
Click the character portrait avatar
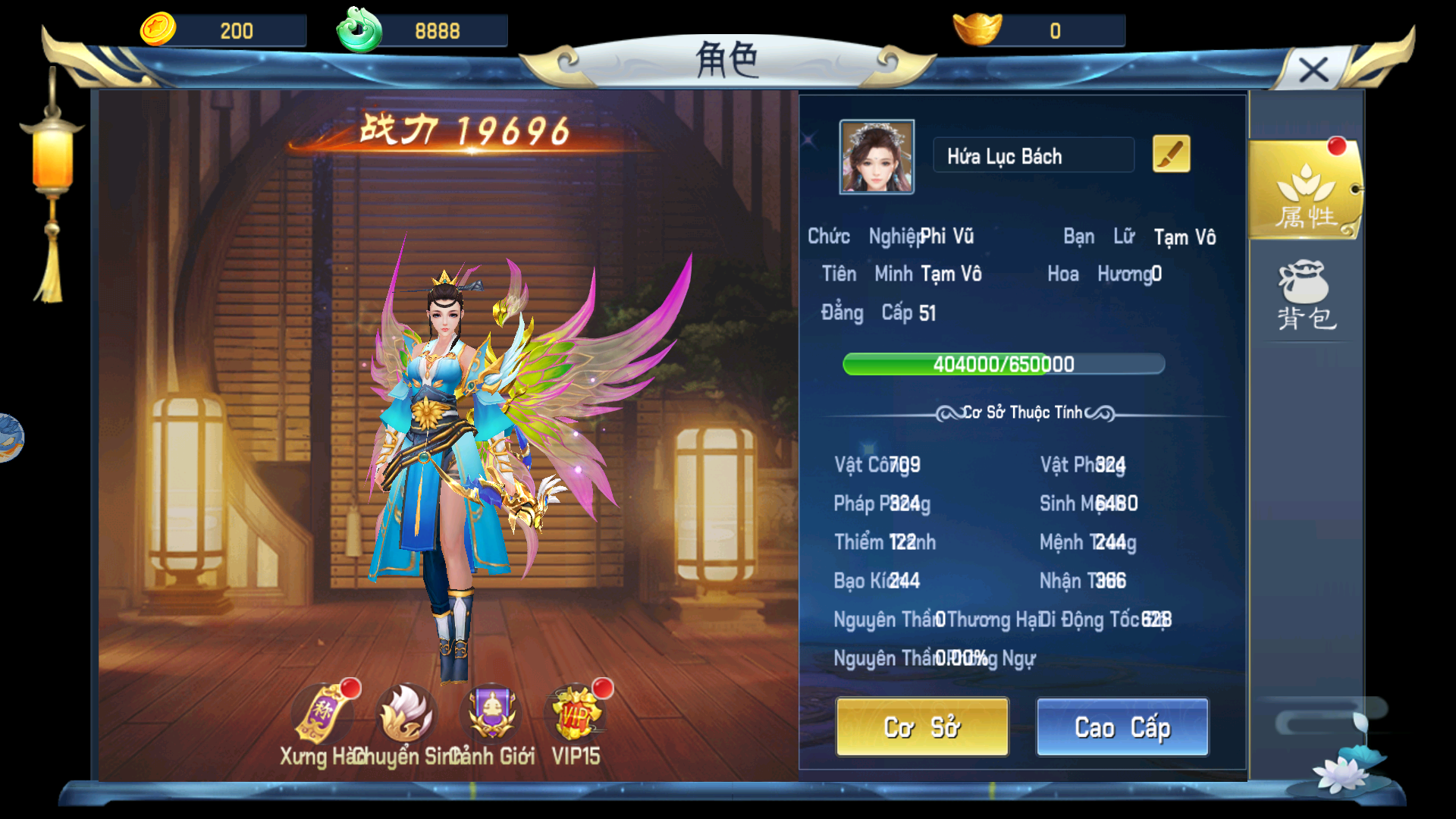click(x=877, y=157)
